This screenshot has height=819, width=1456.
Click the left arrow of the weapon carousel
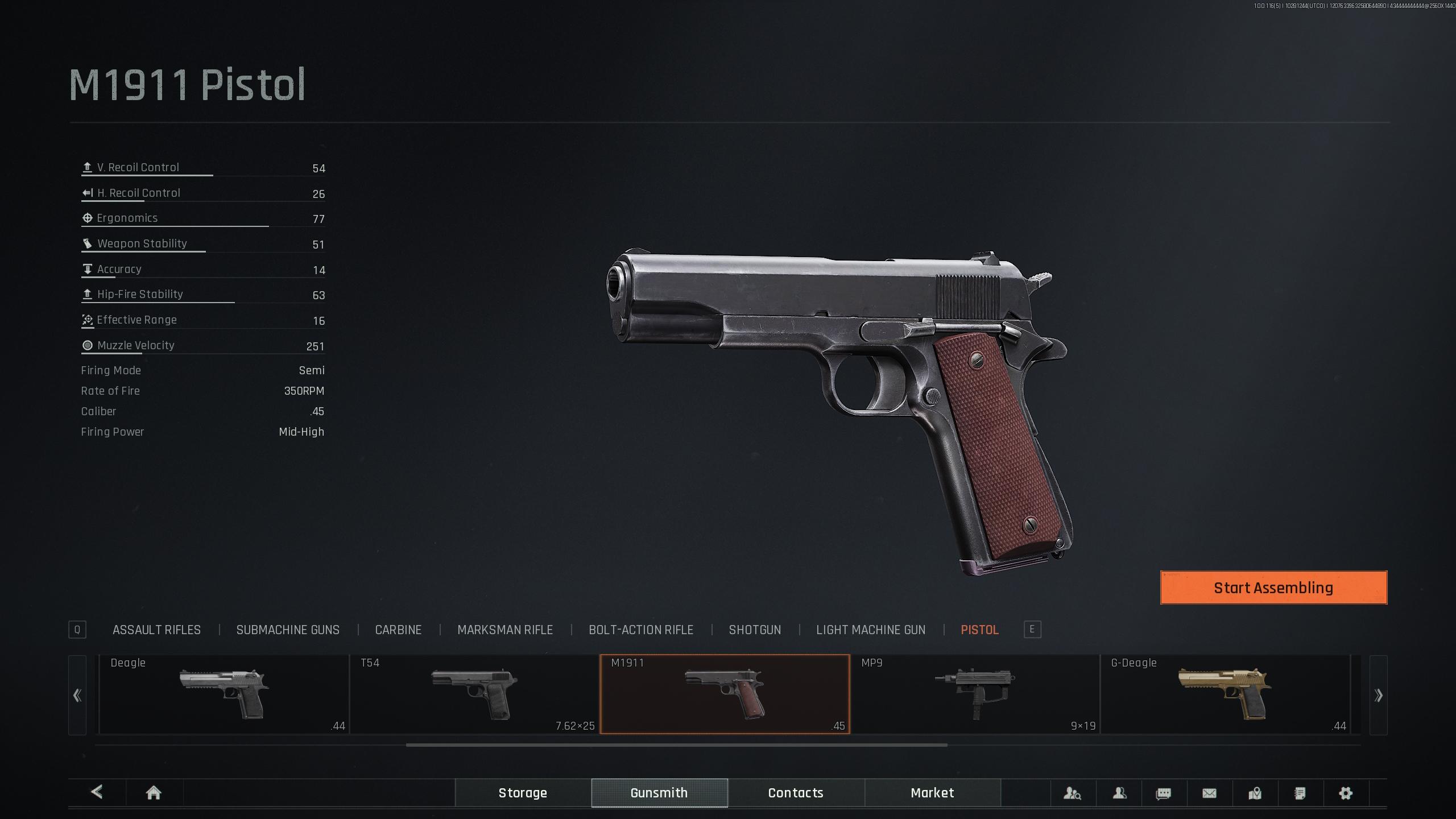(77, 695)
